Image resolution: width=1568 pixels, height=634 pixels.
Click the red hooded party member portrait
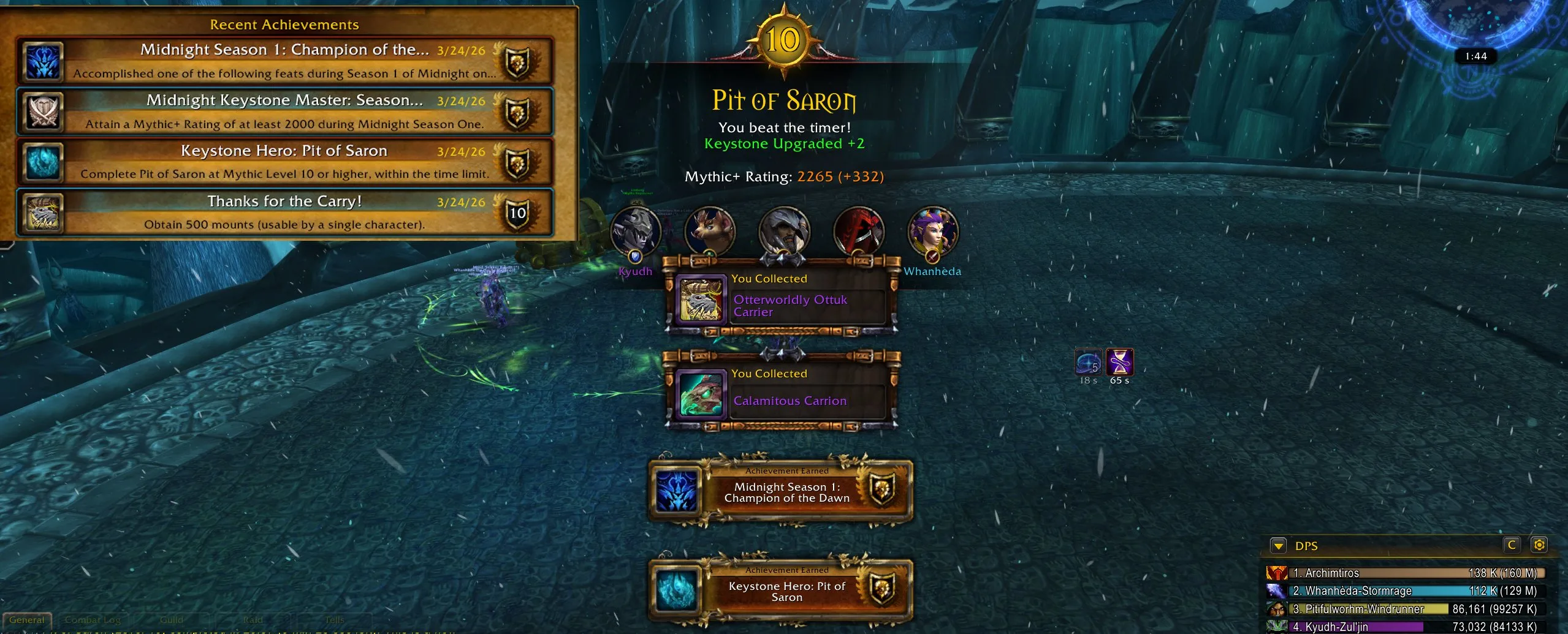[859, 232]
